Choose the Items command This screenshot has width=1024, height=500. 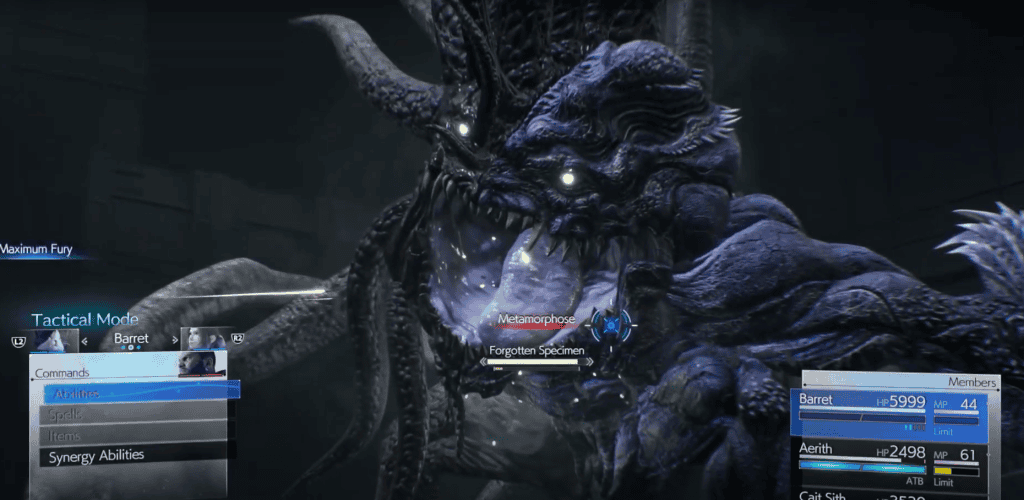pos(135,435)
